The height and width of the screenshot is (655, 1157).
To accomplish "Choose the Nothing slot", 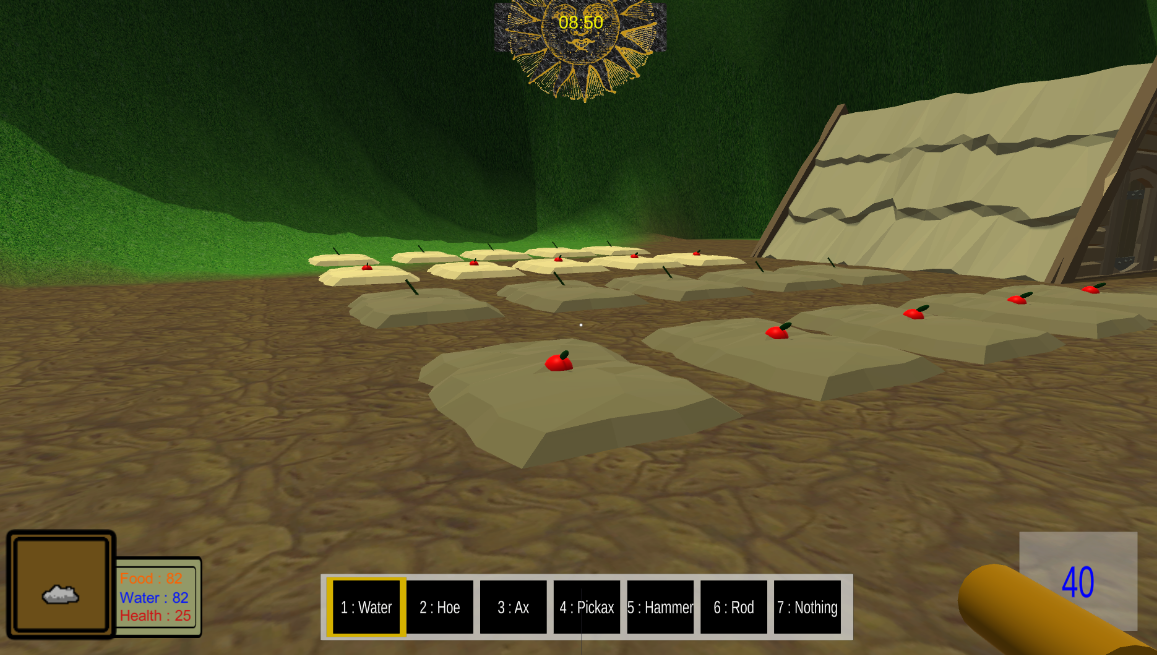I will pos(807,607).
